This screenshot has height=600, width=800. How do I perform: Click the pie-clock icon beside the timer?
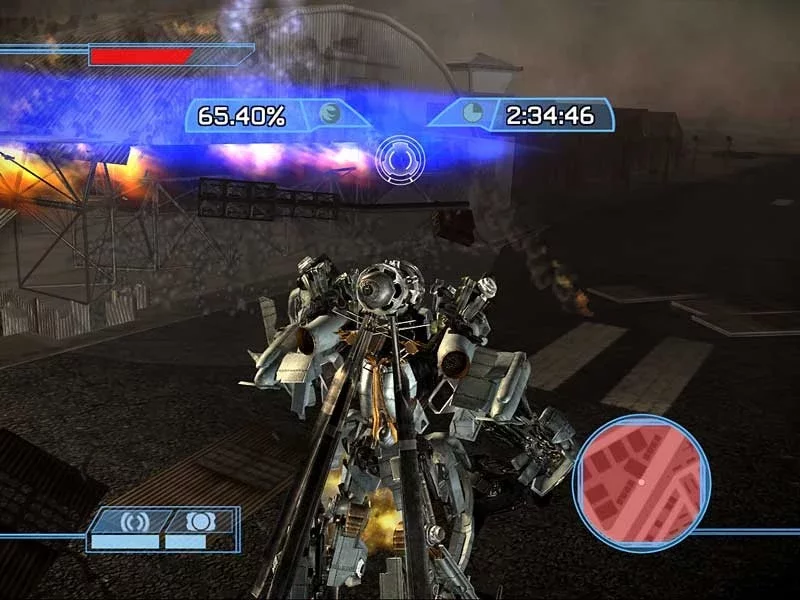(x=473, y=113)
